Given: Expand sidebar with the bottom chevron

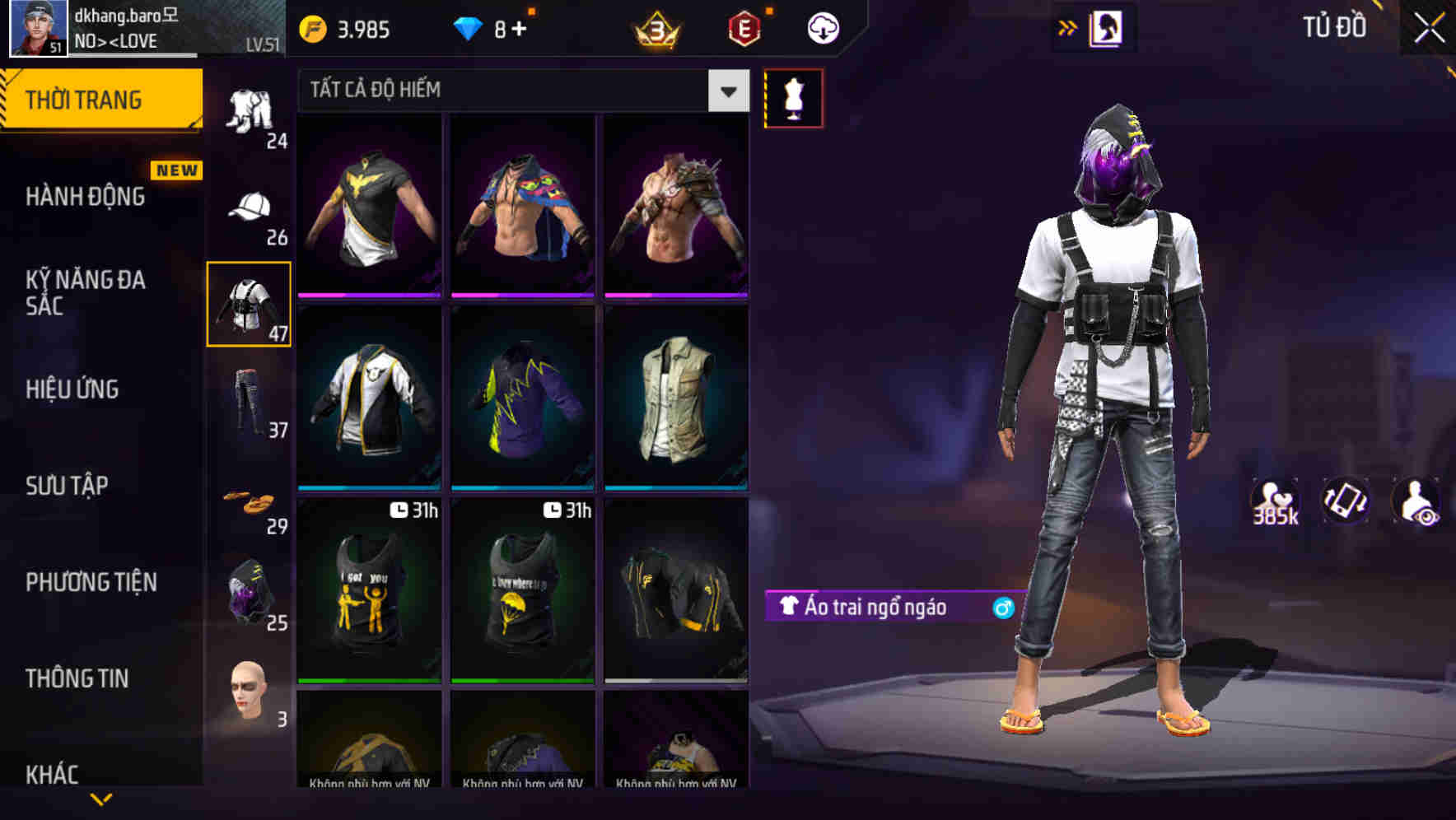Looking at the screenshot, I should (x=100, y=797).
